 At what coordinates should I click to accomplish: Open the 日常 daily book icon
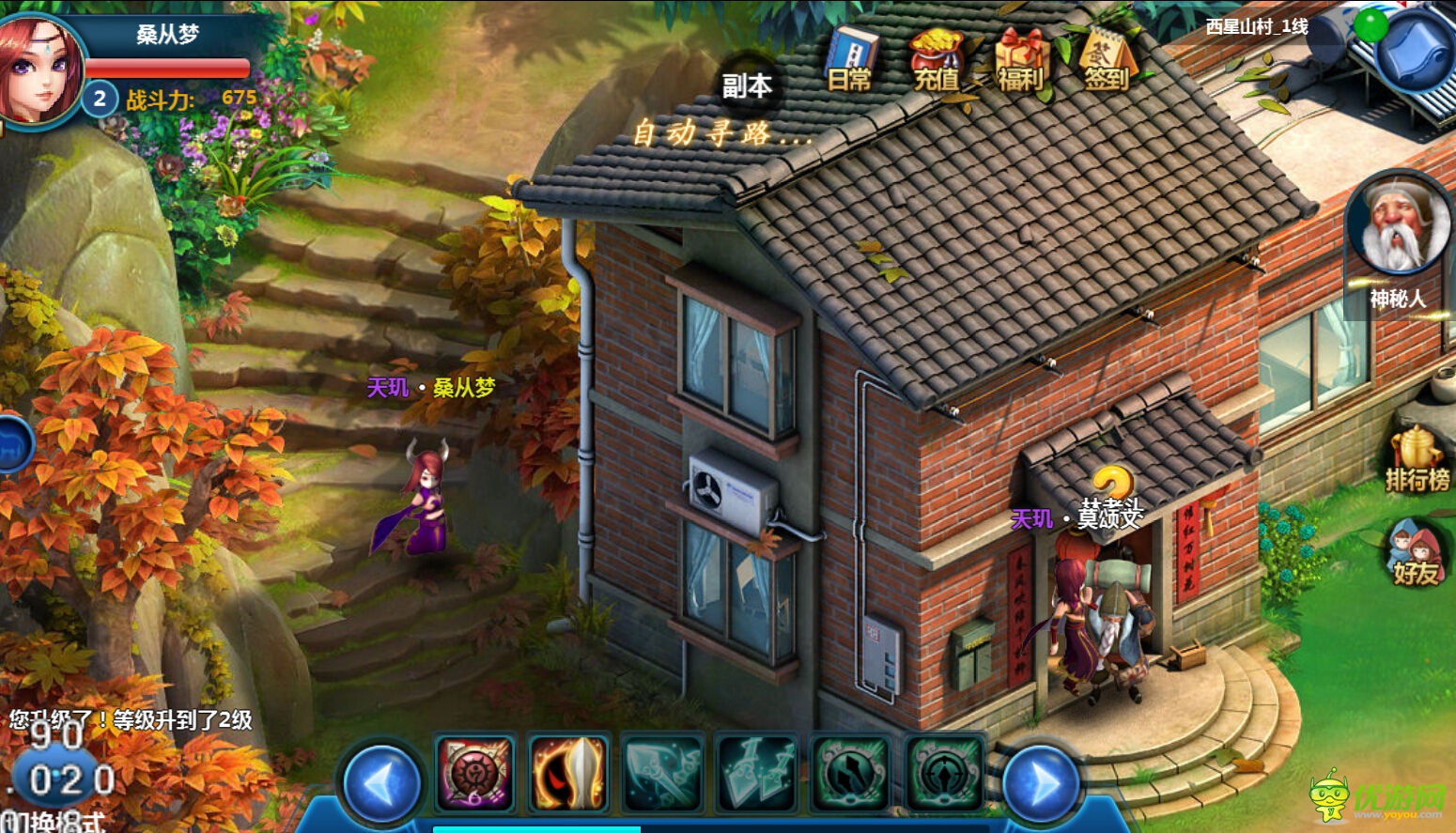pos(850,60)
